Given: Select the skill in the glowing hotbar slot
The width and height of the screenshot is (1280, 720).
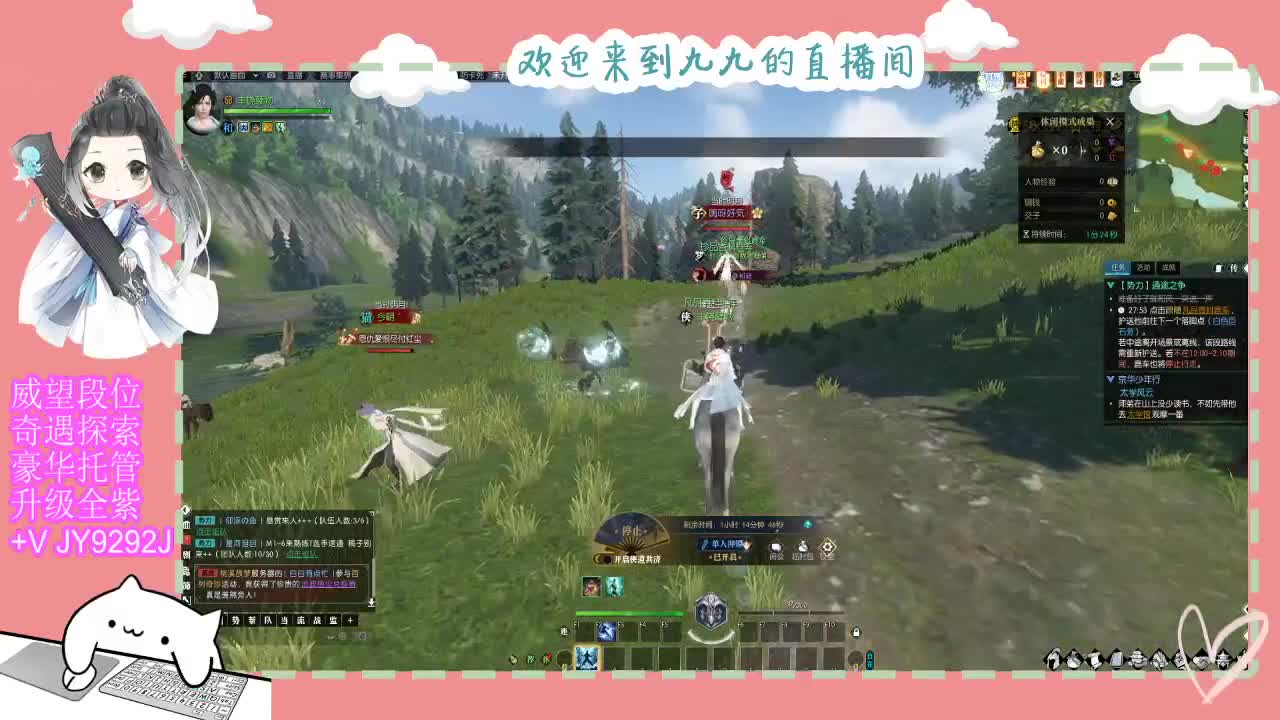Looking at the screenshot, I should pyautogui.click(x=586, y=657).
